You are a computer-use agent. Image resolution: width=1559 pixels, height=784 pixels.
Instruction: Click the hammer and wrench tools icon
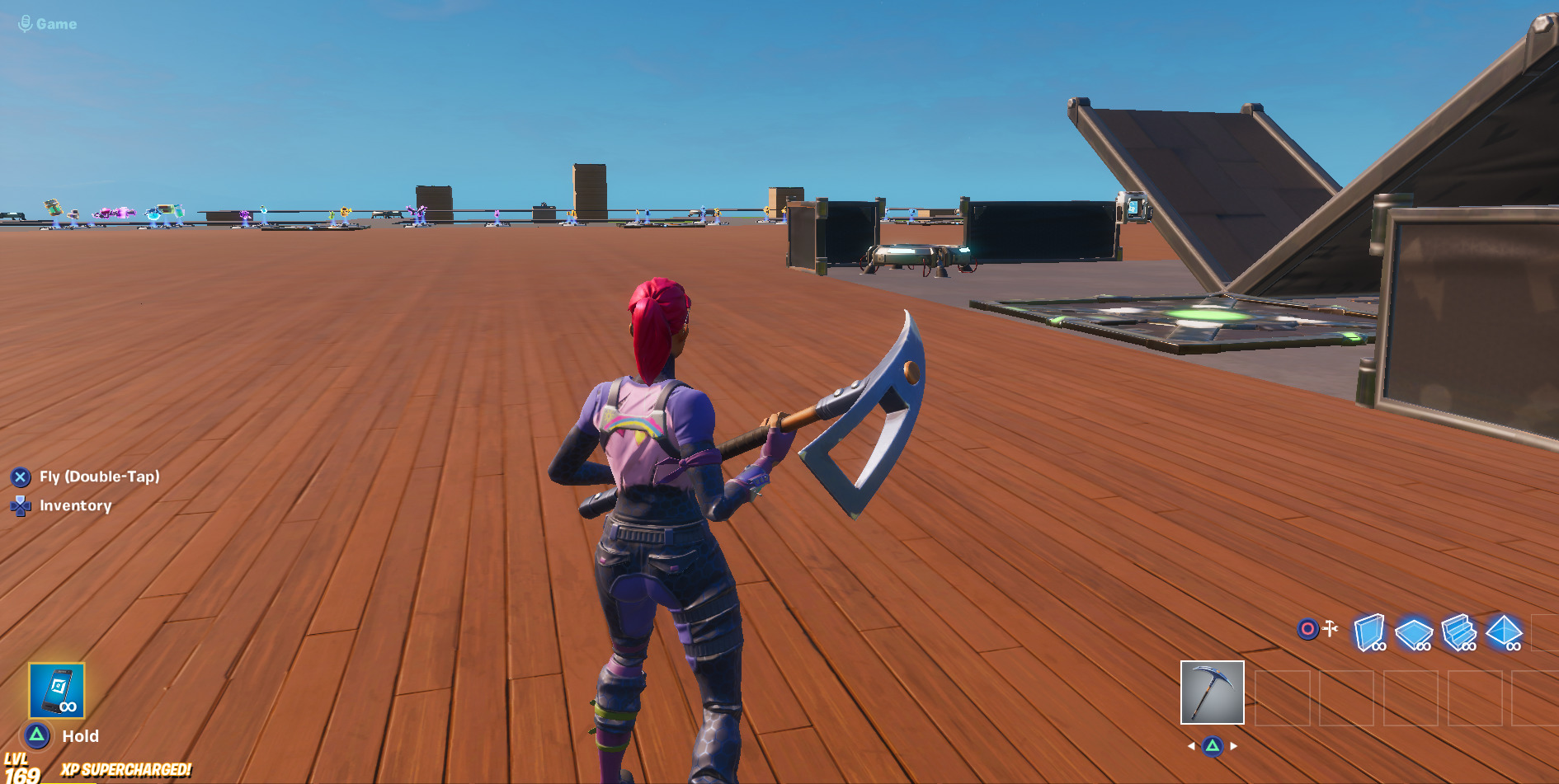pos(1330,627)
